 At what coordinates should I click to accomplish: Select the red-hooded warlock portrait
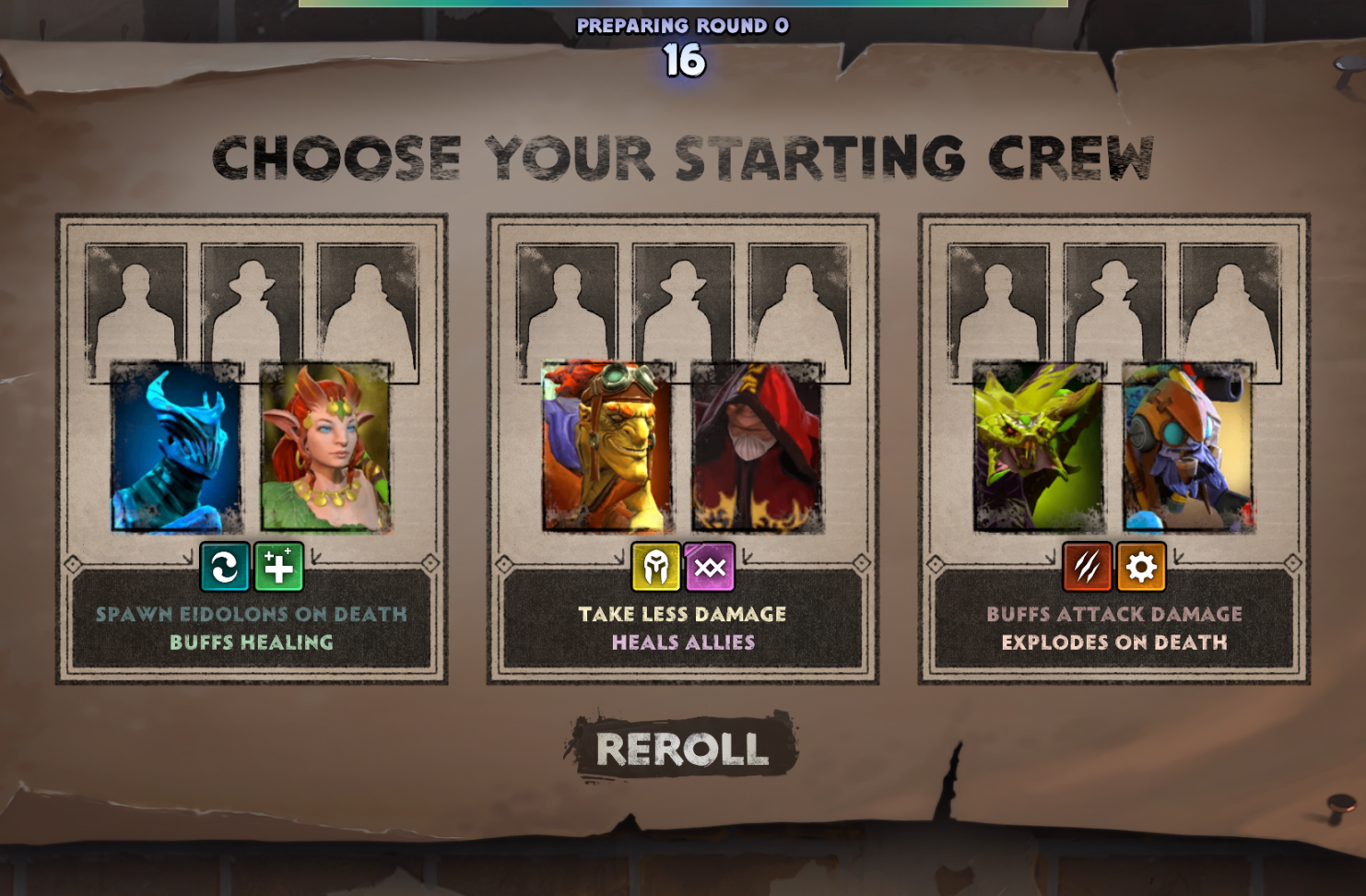coord(757,448)
